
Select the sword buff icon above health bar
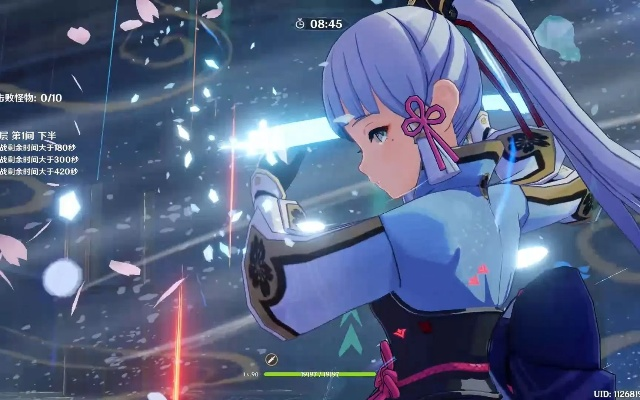point(271,359)
